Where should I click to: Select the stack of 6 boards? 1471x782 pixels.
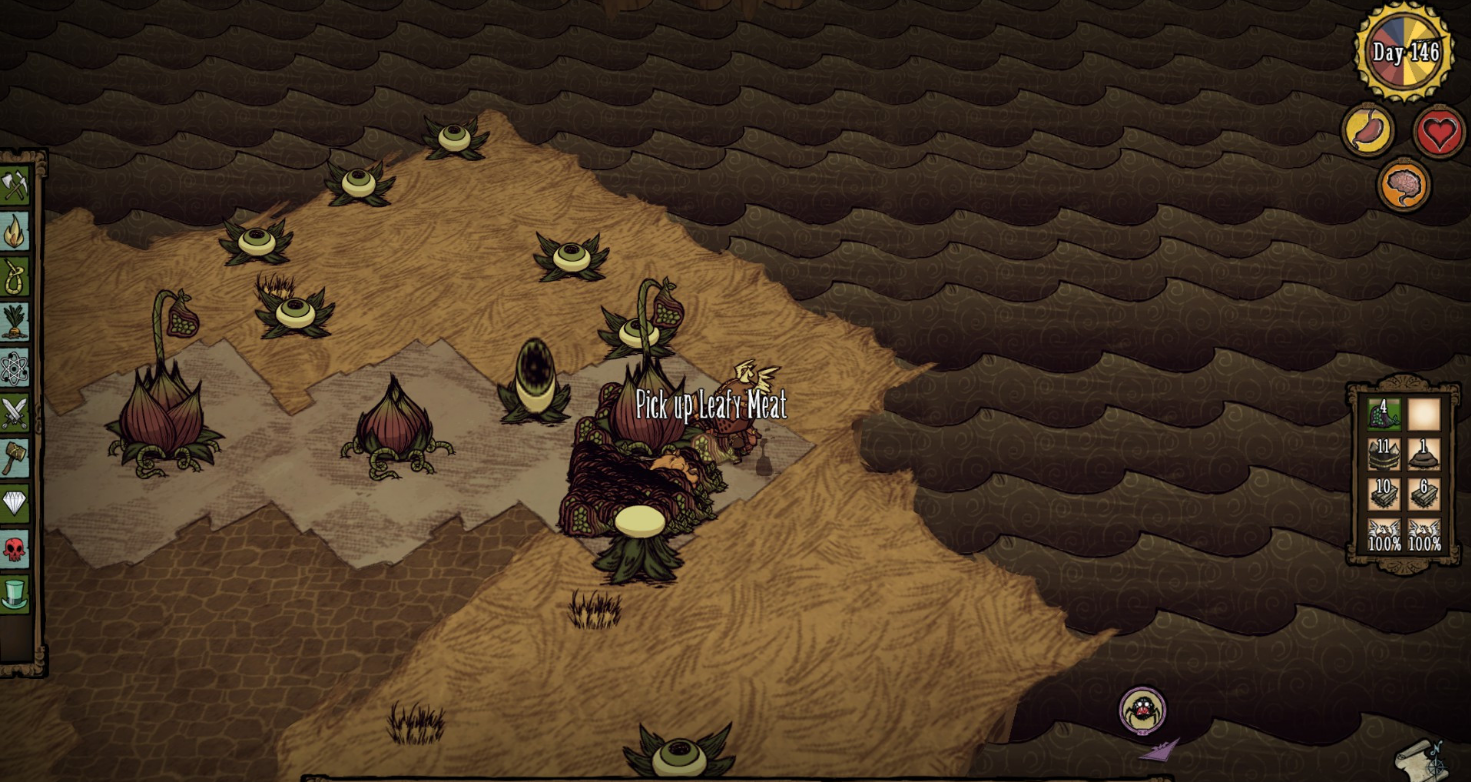coord(1424,494)
